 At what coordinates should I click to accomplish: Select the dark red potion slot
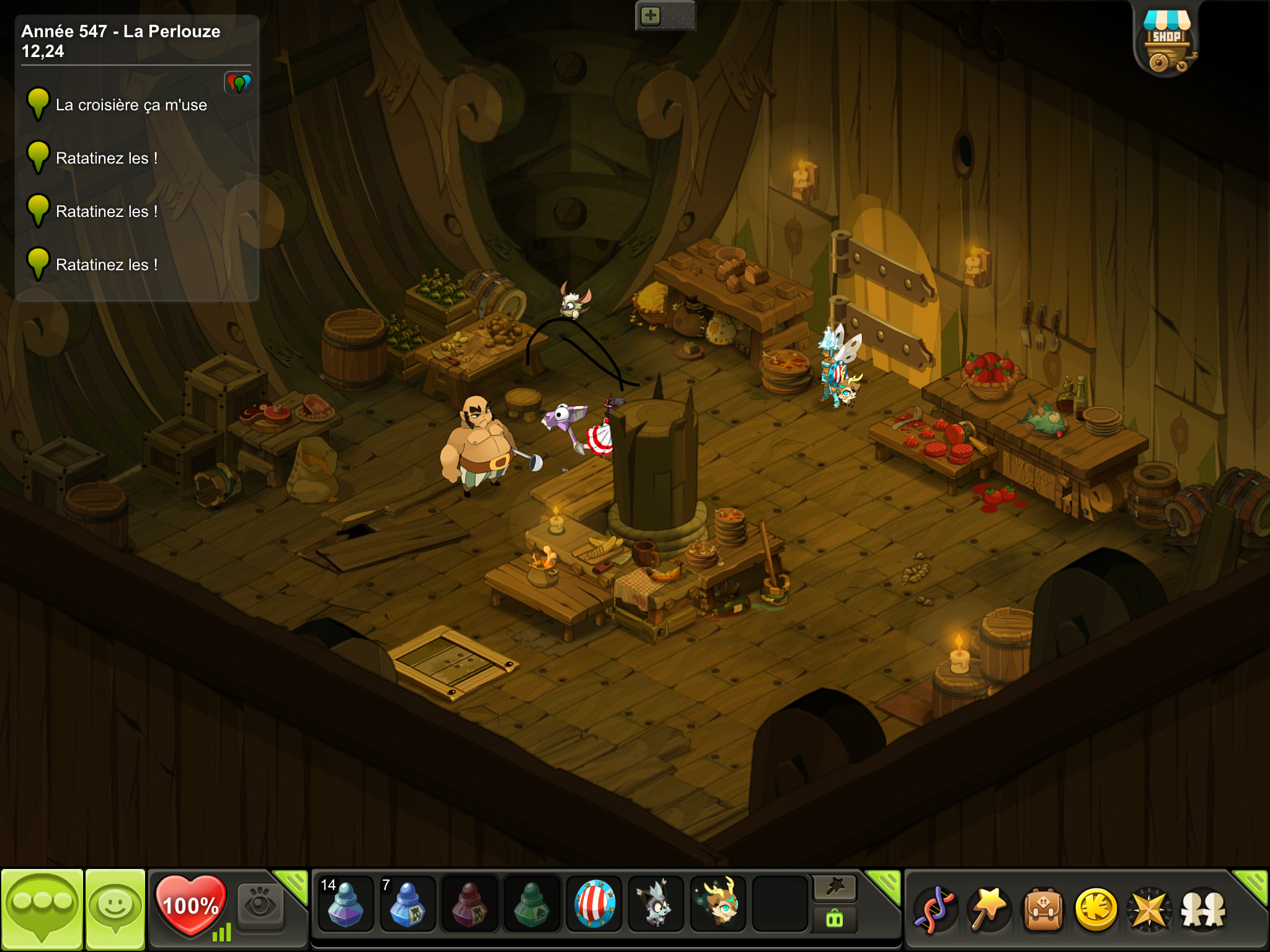[x=469, y=905]
